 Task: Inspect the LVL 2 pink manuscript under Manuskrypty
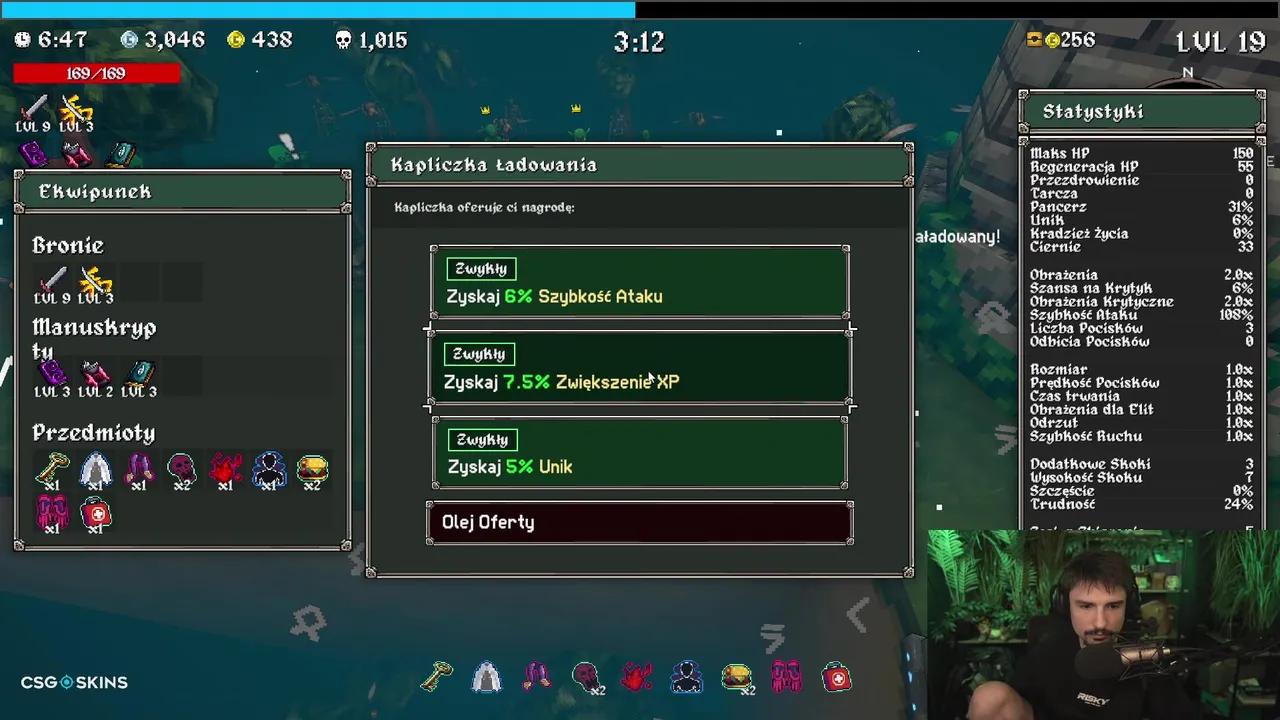pos(96,373)
